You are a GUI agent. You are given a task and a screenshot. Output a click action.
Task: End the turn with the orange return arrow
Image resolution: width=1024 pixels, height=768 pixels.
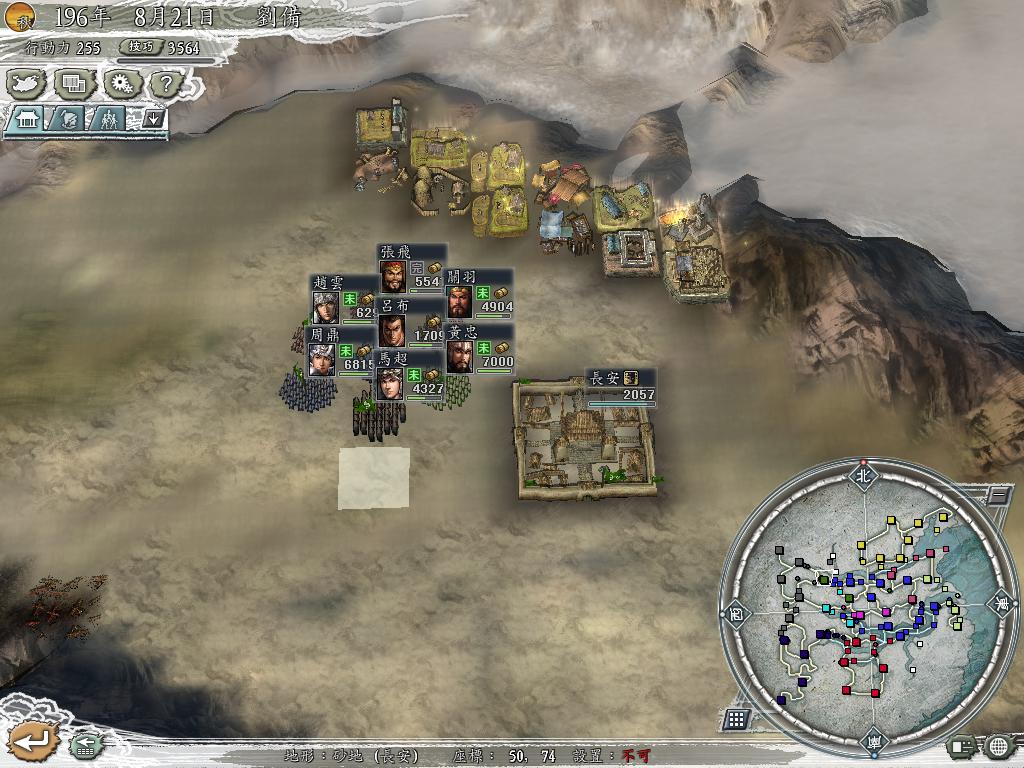29,741
